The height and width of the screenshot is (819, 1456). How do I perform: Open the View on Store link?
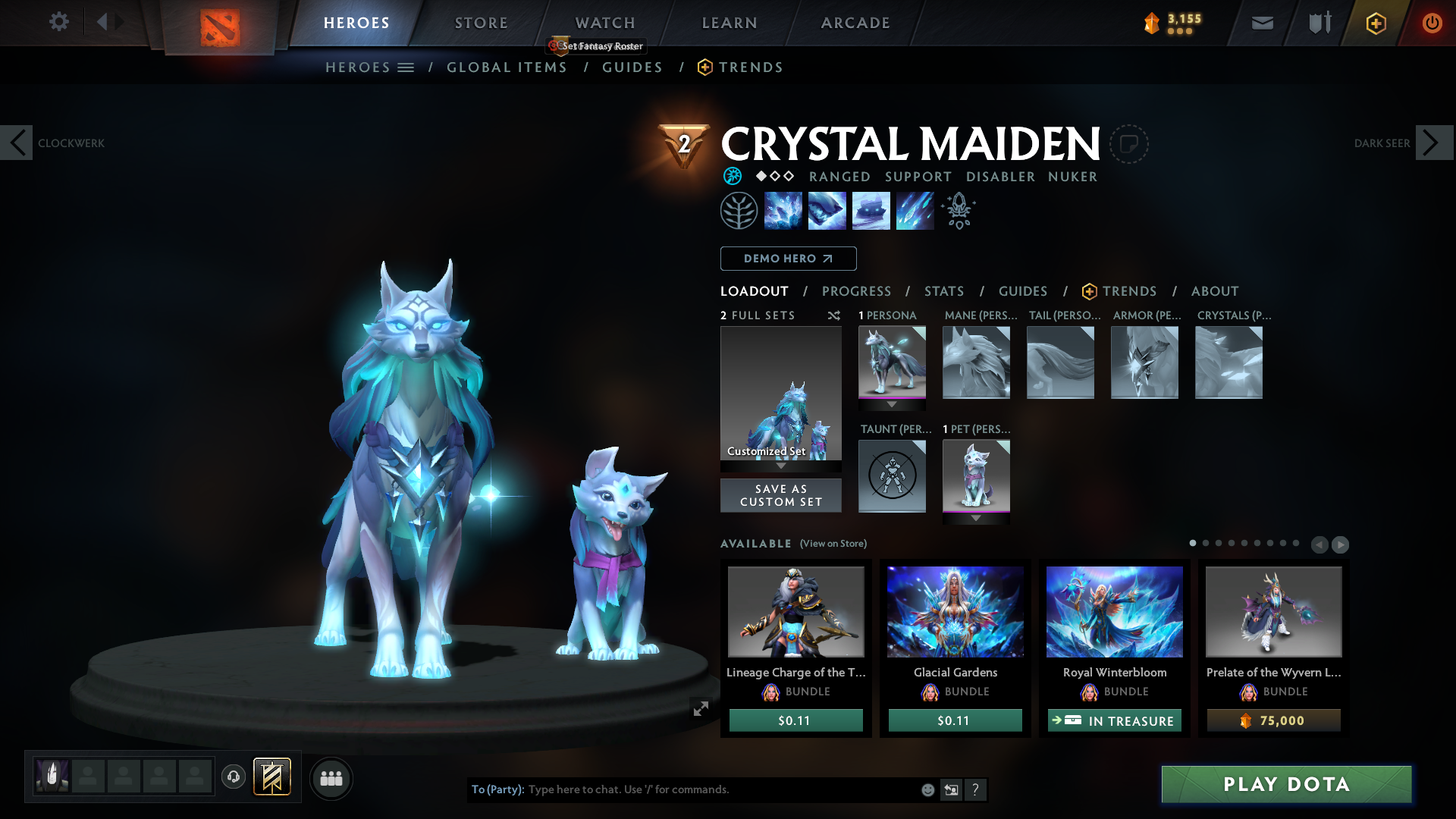(x=833, y=544)
